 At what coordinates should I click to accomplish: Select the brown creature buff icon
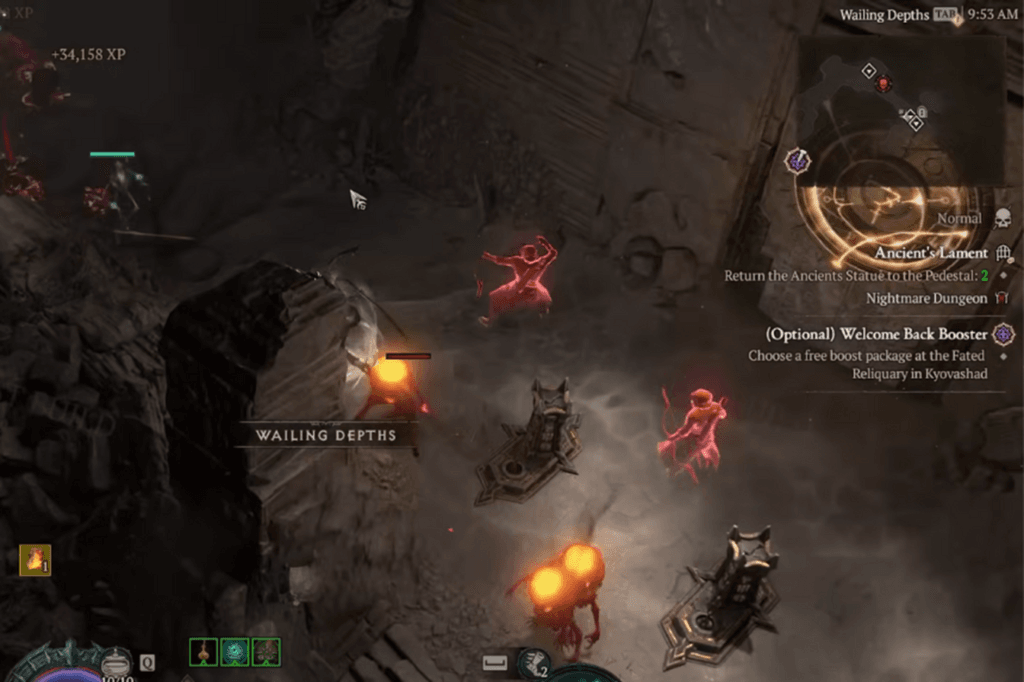point(266,653)
